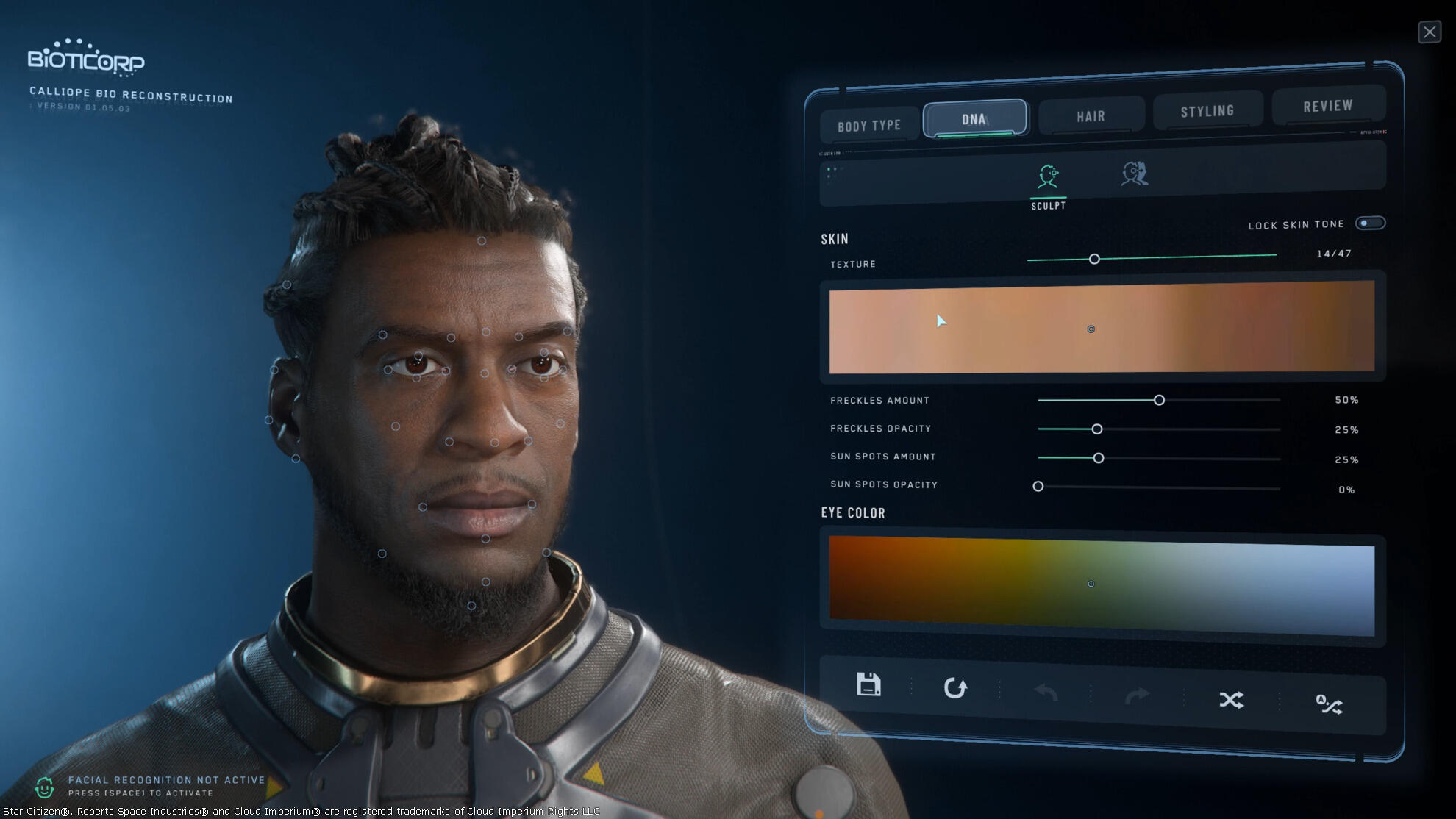
Task: Reset the character with the circular arrow
Action: [x=955, y=688]
